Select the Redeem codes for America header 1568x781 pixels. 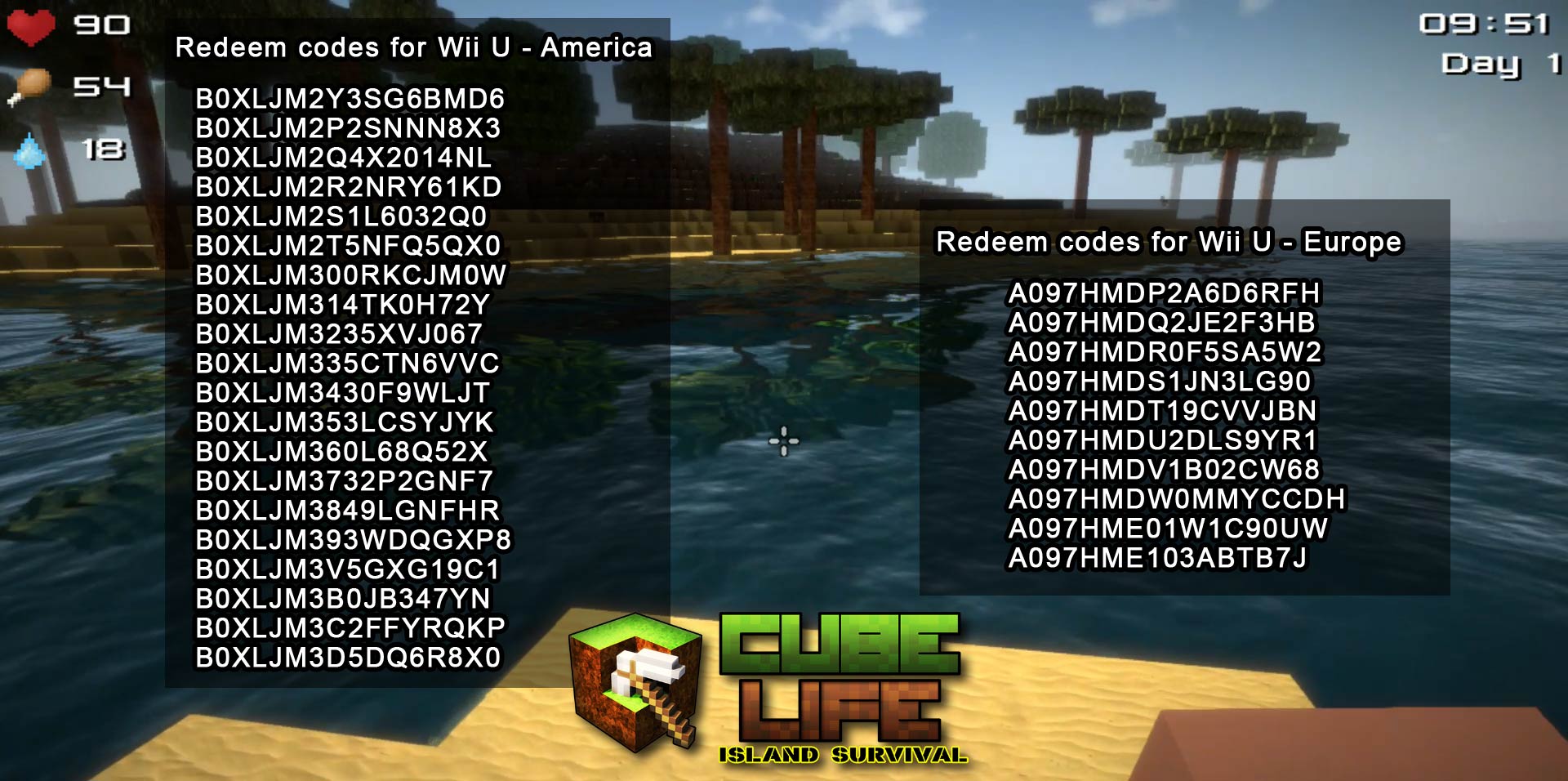416,47
